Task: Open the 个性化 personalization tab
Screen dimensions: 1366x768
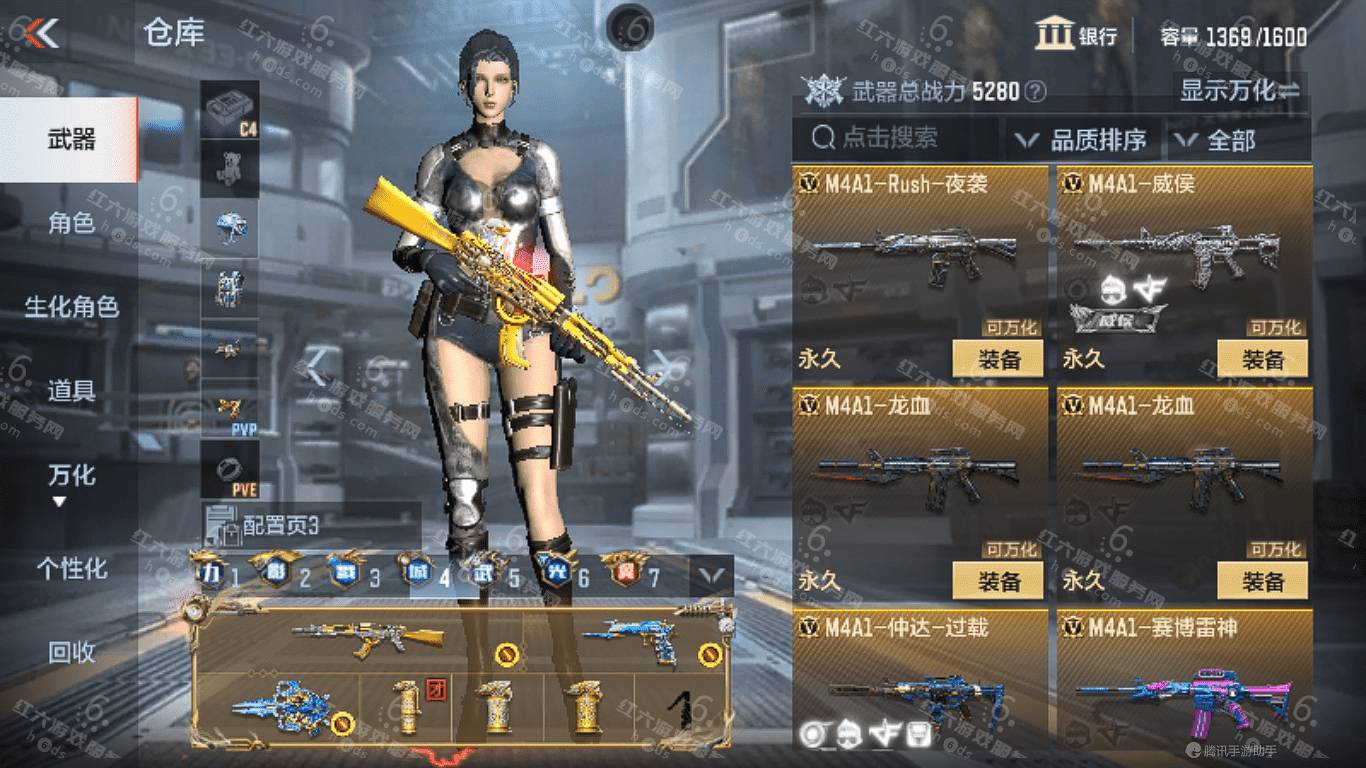Action: pos(70,568)
